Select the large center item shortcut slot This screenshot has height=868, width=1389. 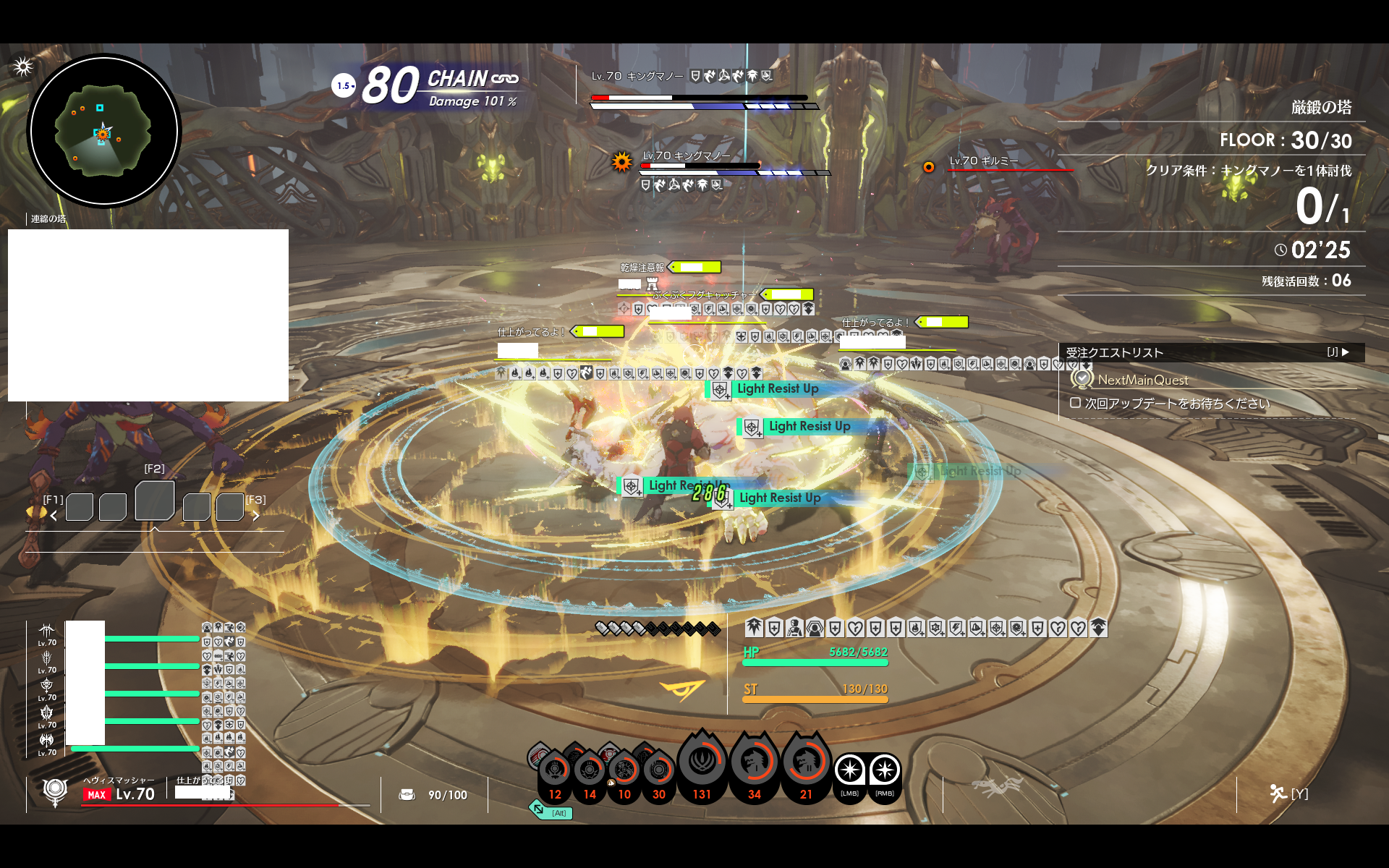tap(155, 501)
